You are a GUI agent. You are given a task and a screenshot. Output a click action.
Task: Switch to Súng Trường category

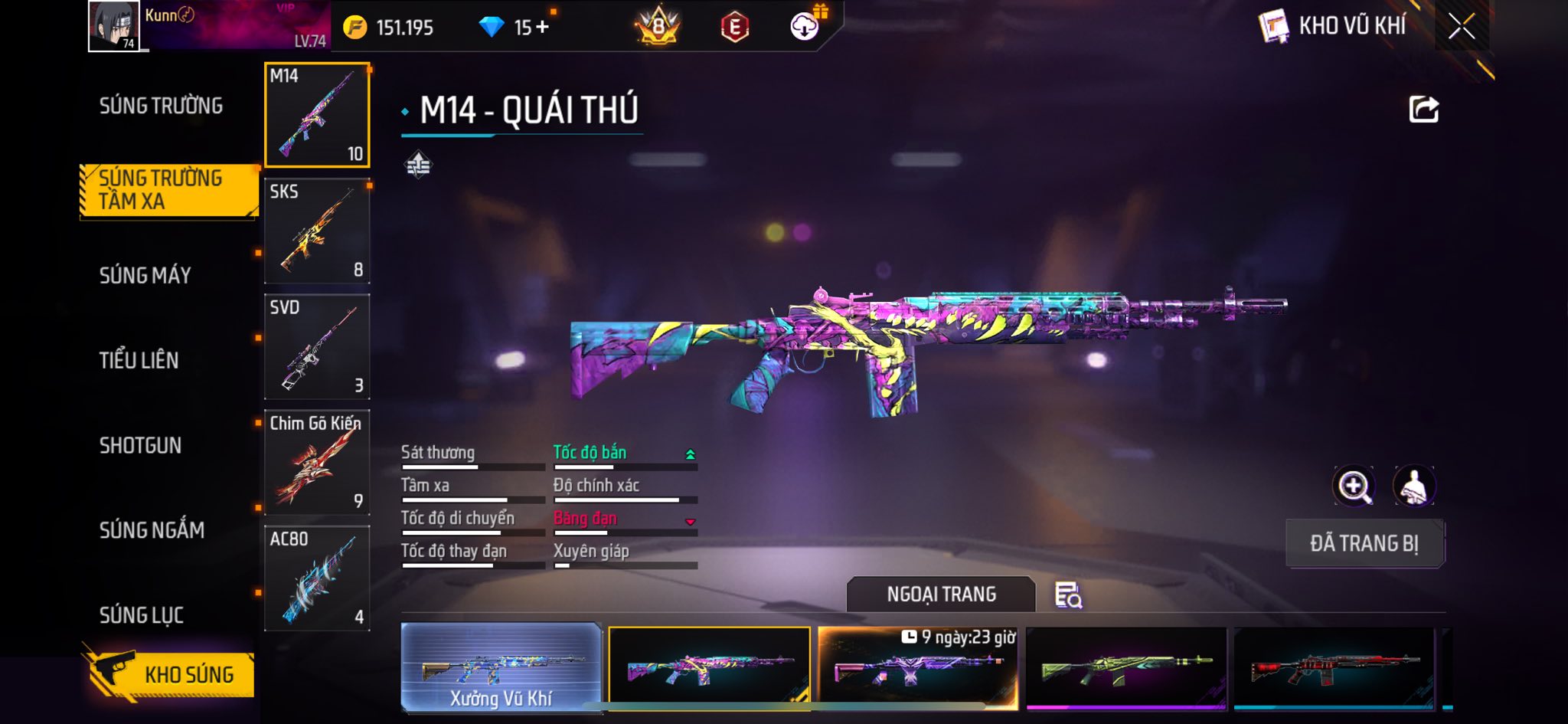[x=161, y=106]
